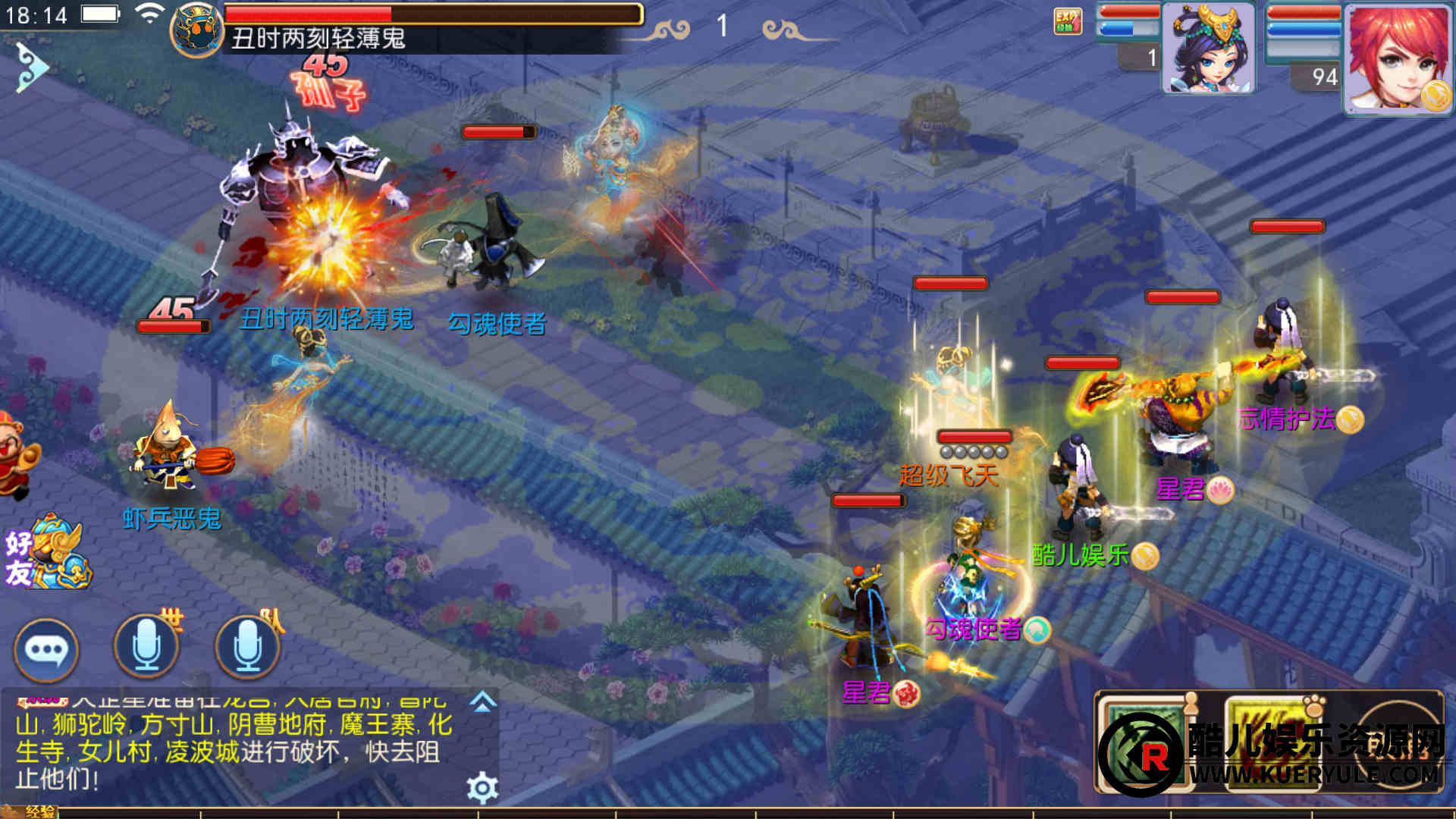Click the boss portrait at top bar

[196, 30]
